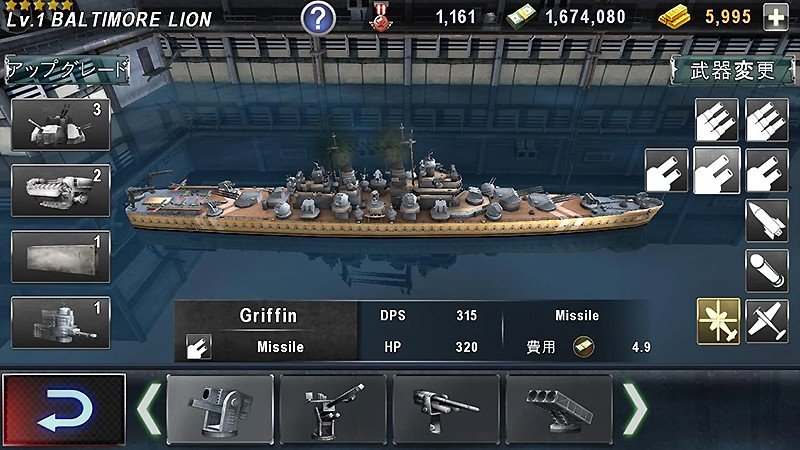This screenshot has width=800, height=450.
Task: Select the armor plate upgrade level 1
Action: [60, 257]
